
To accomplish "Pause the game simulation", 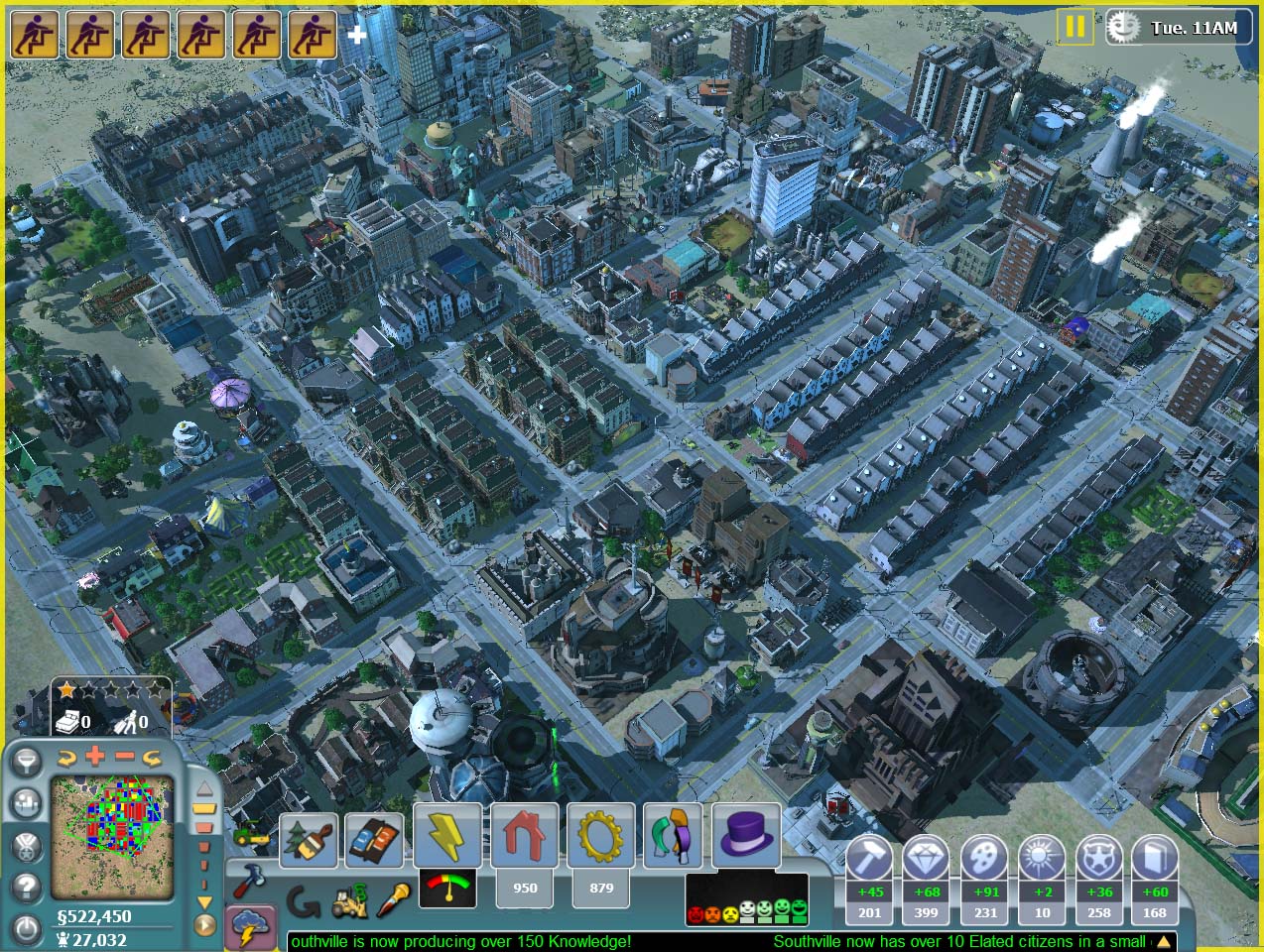I will [1074, 26].
